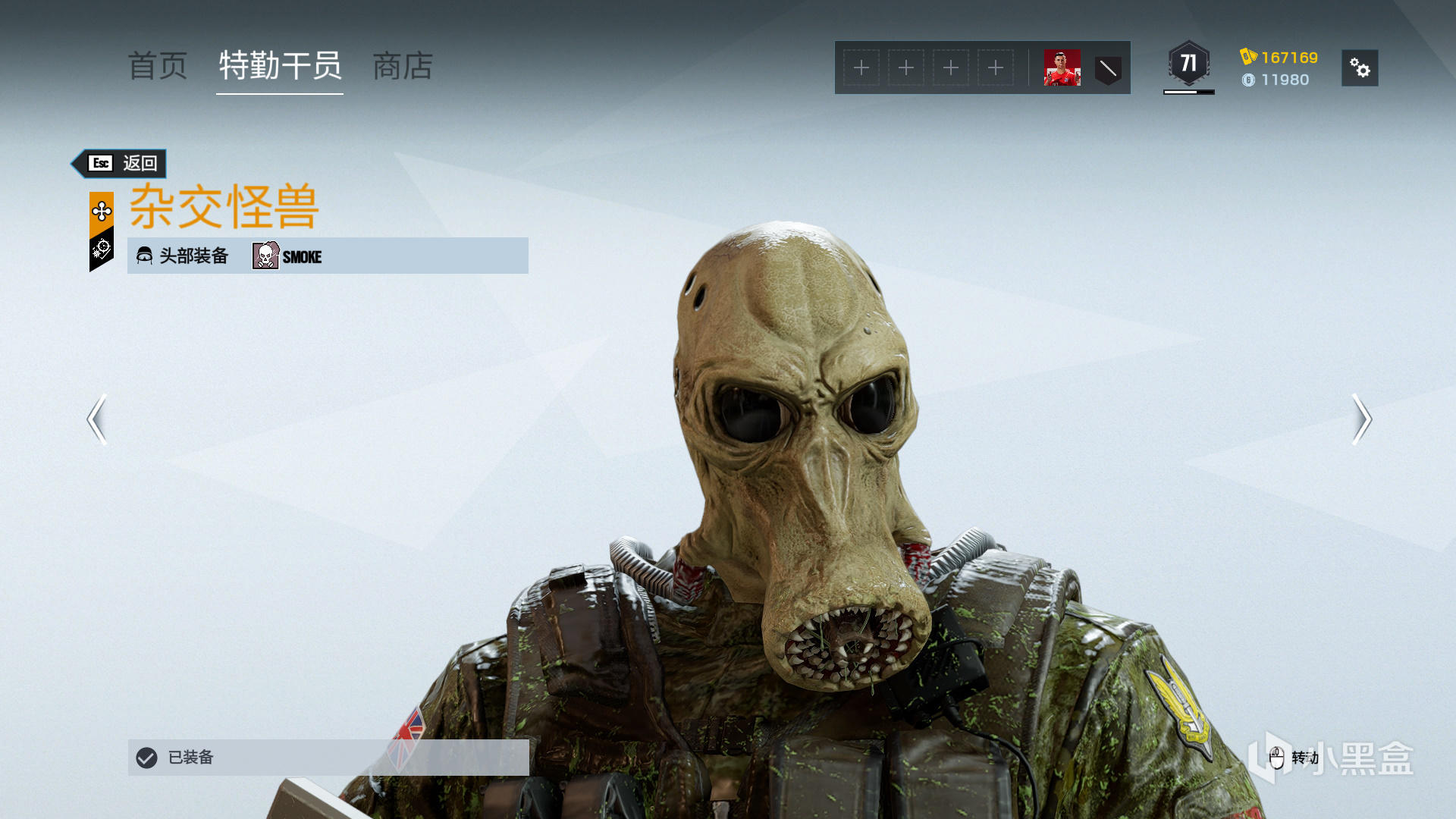Select the 头部装备 Smoke headgear bar
The width and height of the screenshot is (1456, 819).
pos(328,256)
